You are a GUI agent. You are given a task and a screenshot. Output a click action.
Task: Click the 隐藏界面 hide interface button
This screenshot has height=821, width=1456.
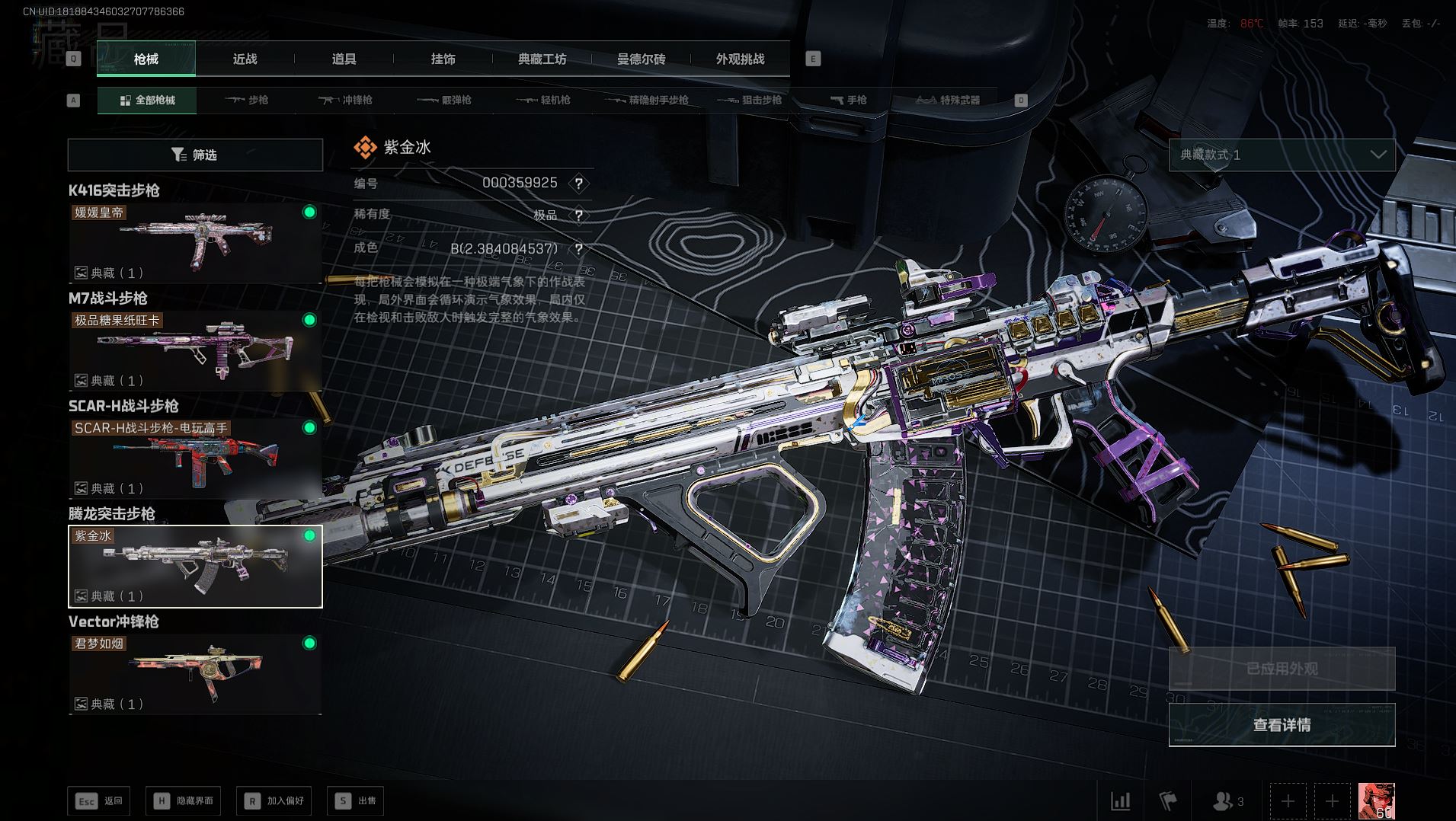(184, 800)
